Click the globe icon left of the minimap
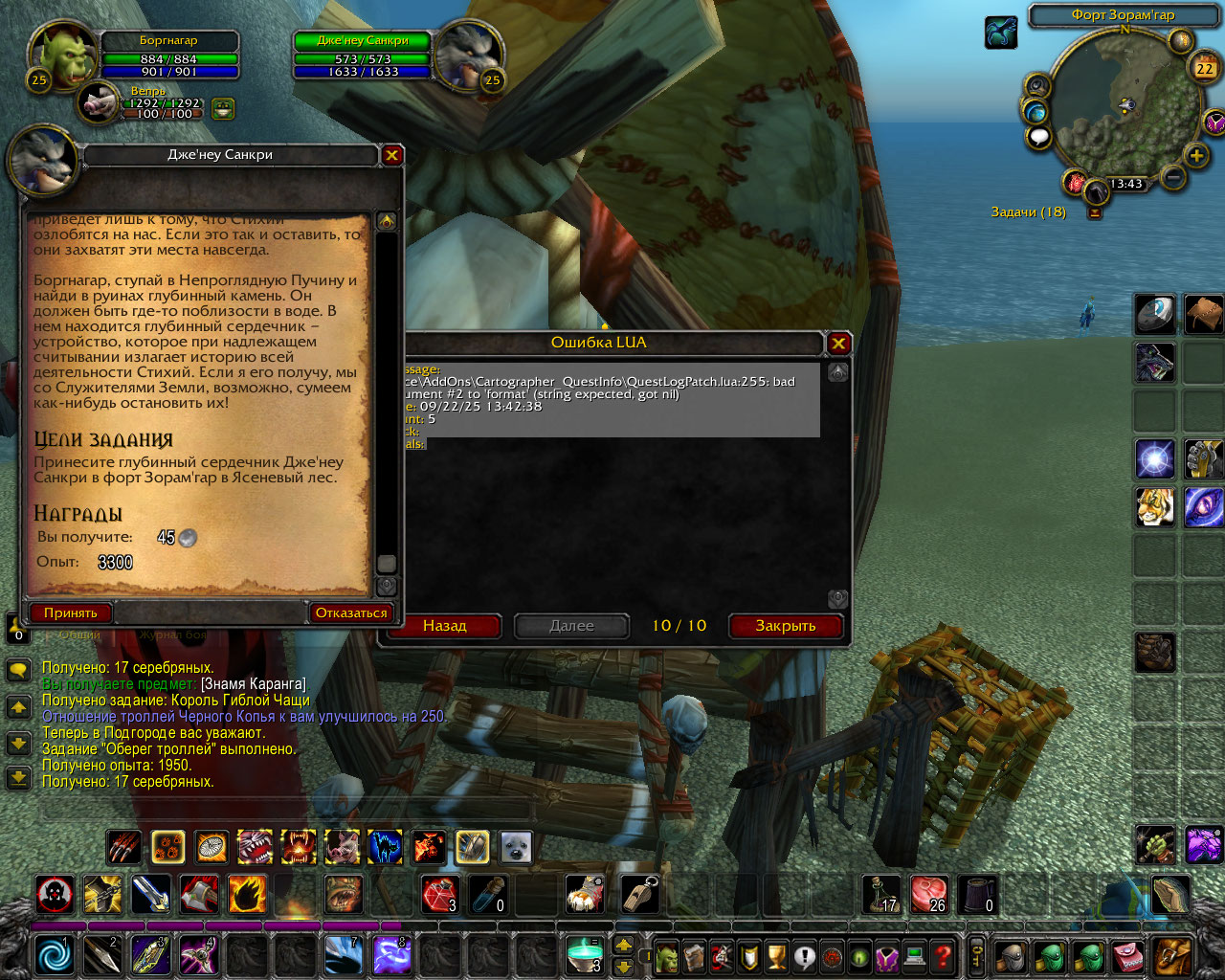The image size is (1225, 980). [1036, 112]
